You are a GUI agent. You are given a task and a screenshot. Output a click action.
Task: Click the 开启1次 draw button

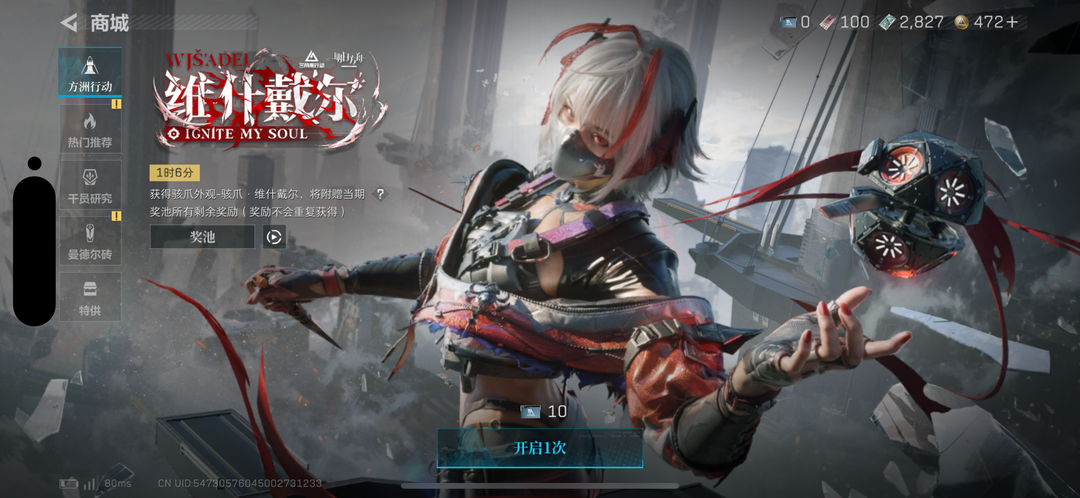(540, 448)
